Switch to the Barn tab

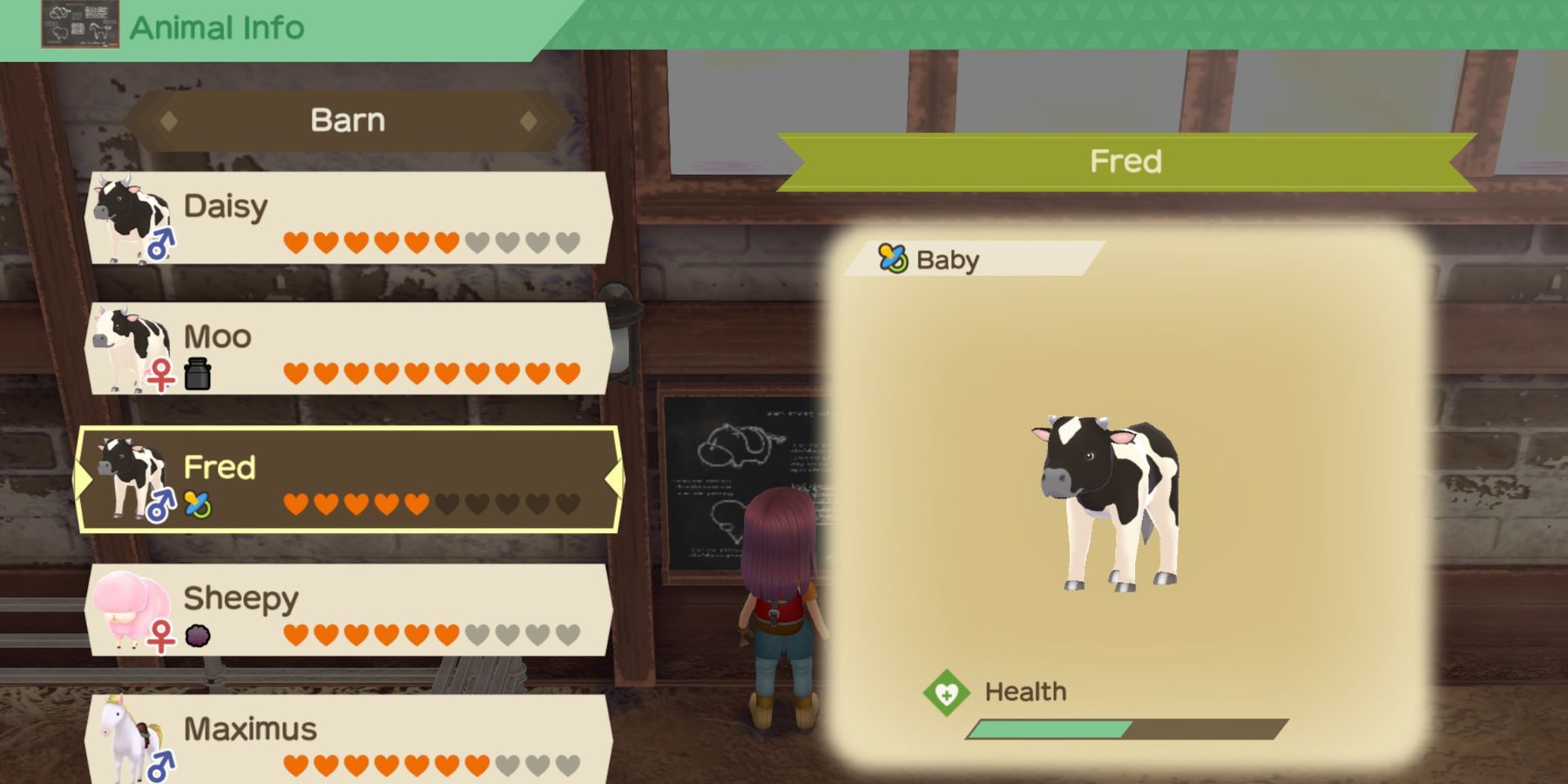coord(348,120)
